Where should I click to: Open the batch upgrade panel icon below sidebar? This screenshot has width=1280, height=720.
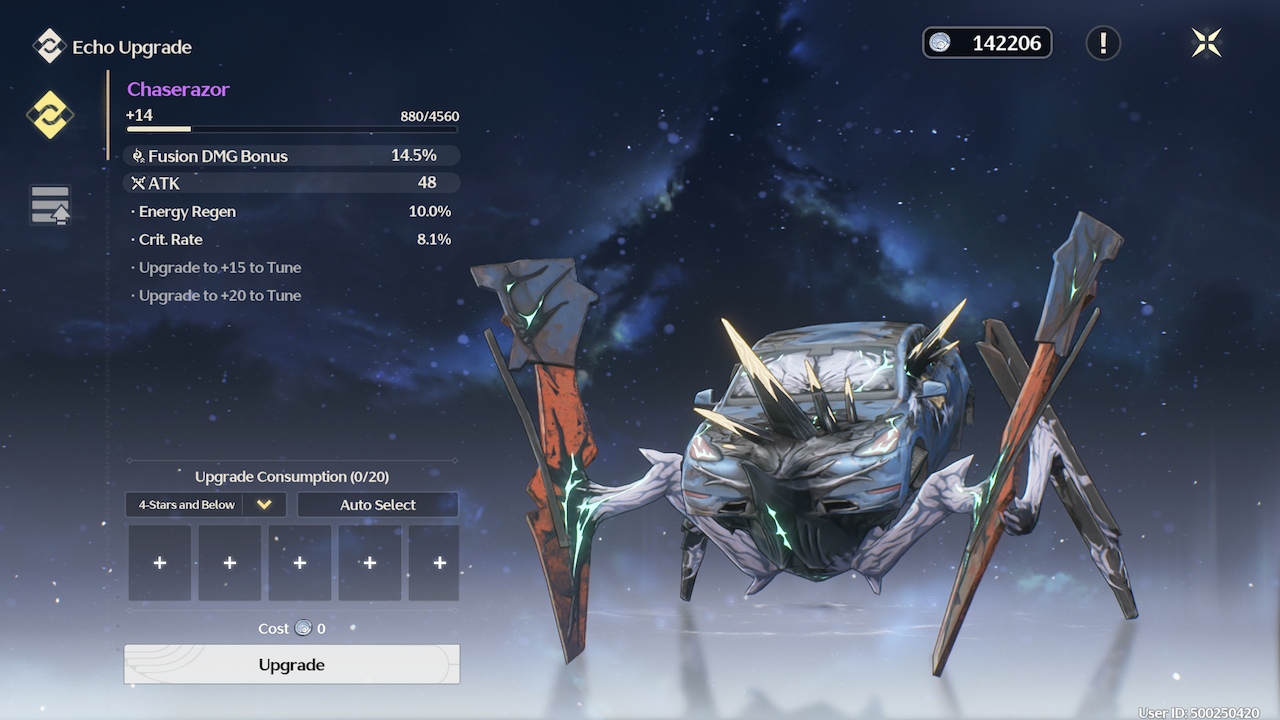point(49,205)
